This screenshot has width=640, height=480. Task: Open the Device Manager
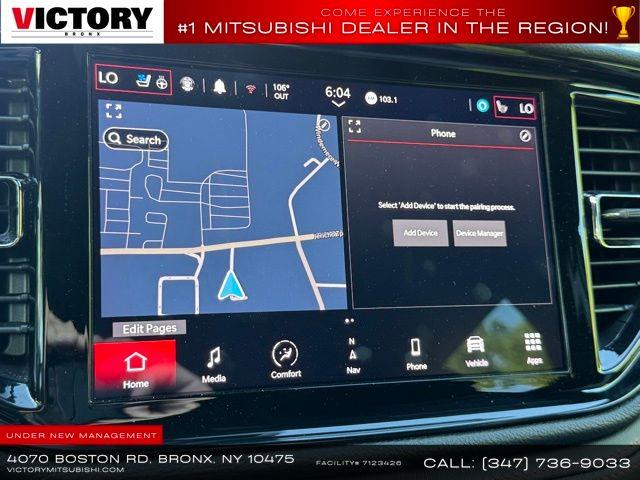[479, 233]
